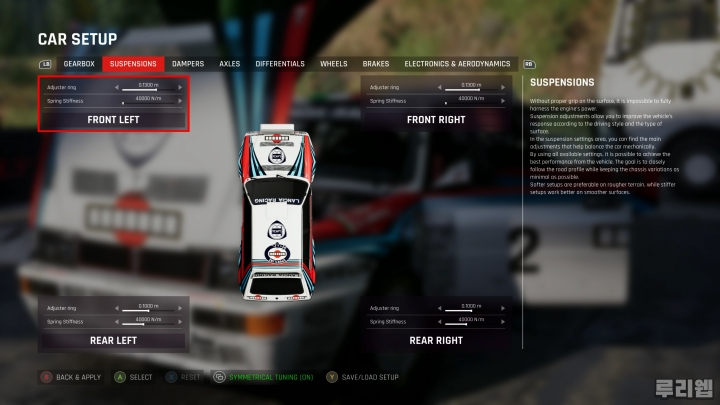Switch to the Wheels tab

pyautogui.click(x=334, y=64)
